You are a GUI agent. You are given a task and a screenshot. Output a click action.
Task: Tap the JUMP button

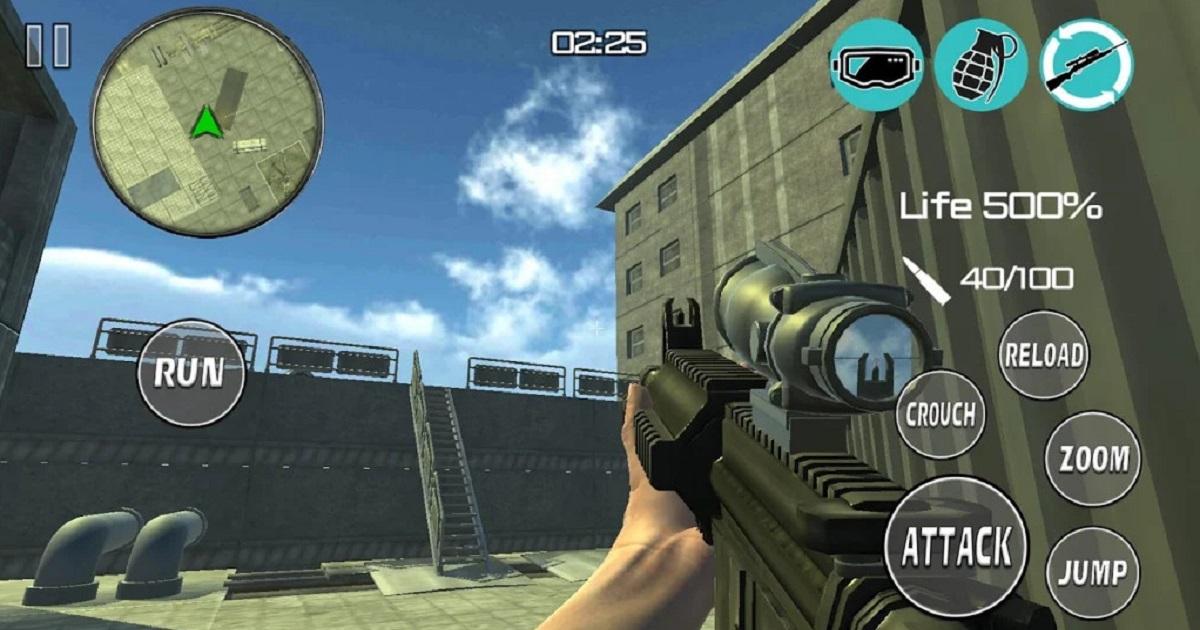click(x=1093, y=573)
